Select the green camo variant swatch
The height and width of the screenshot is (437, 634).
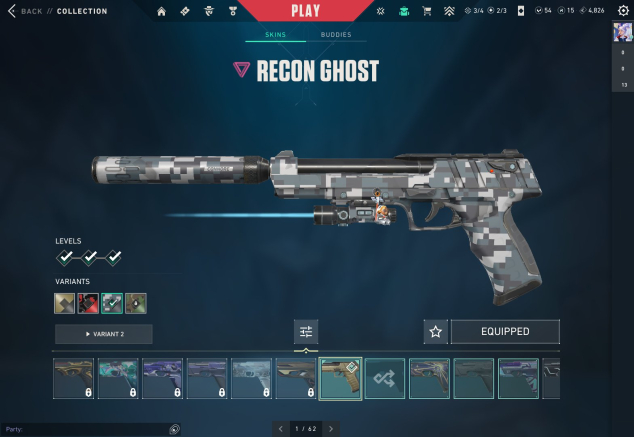click(x=136, y=303)
